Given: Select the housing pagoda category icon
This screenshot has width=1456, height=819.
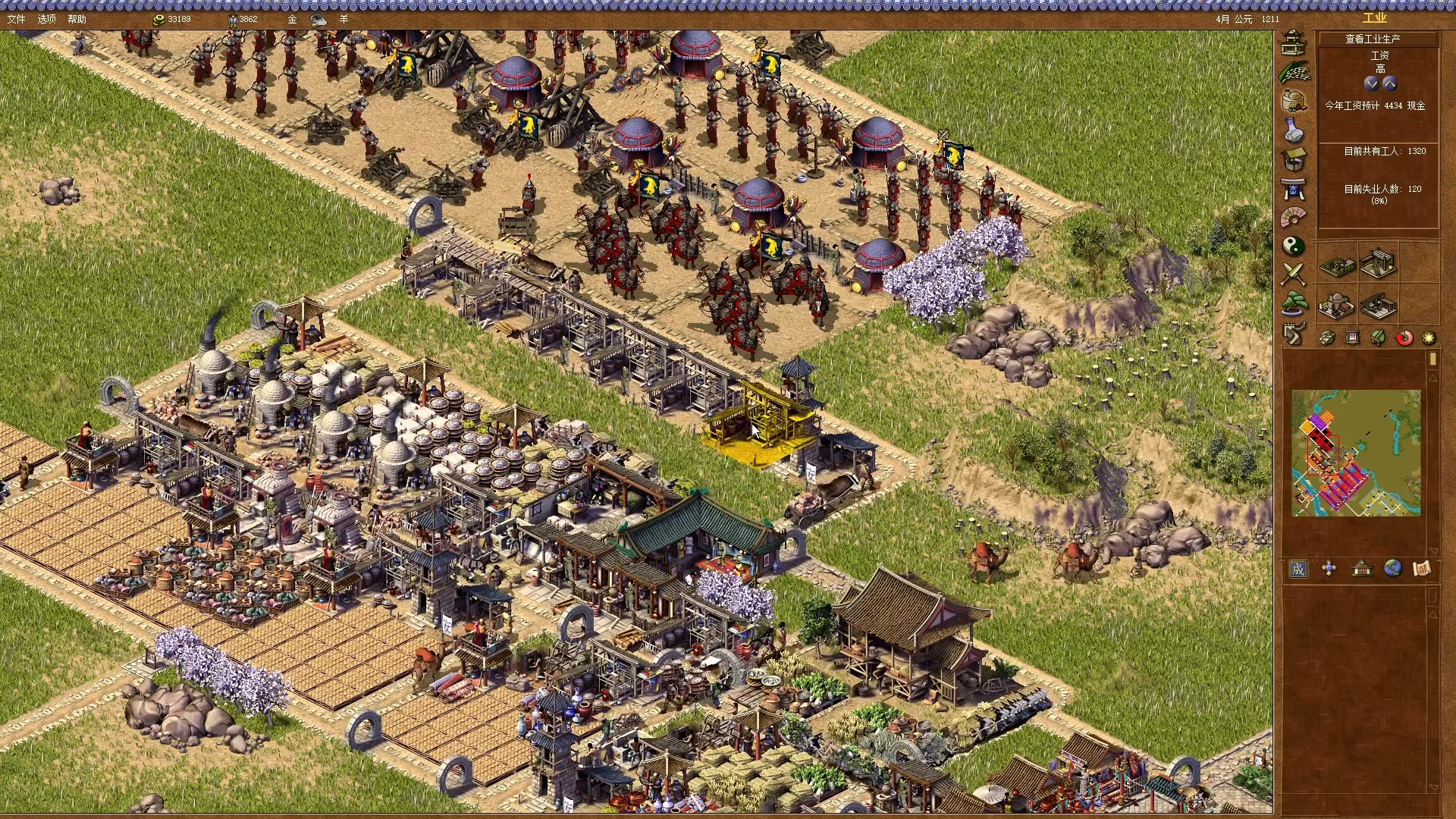Looking at the screenshot, I should (x=1293, y=42).
